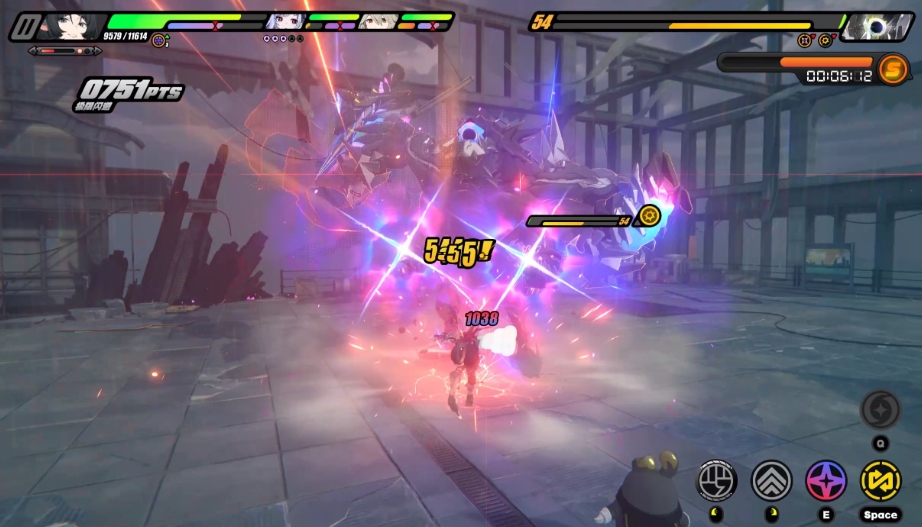The image size is (922, 527).
Task: Select the dark-haired active character portrait
Action: [x=72, y=24]
